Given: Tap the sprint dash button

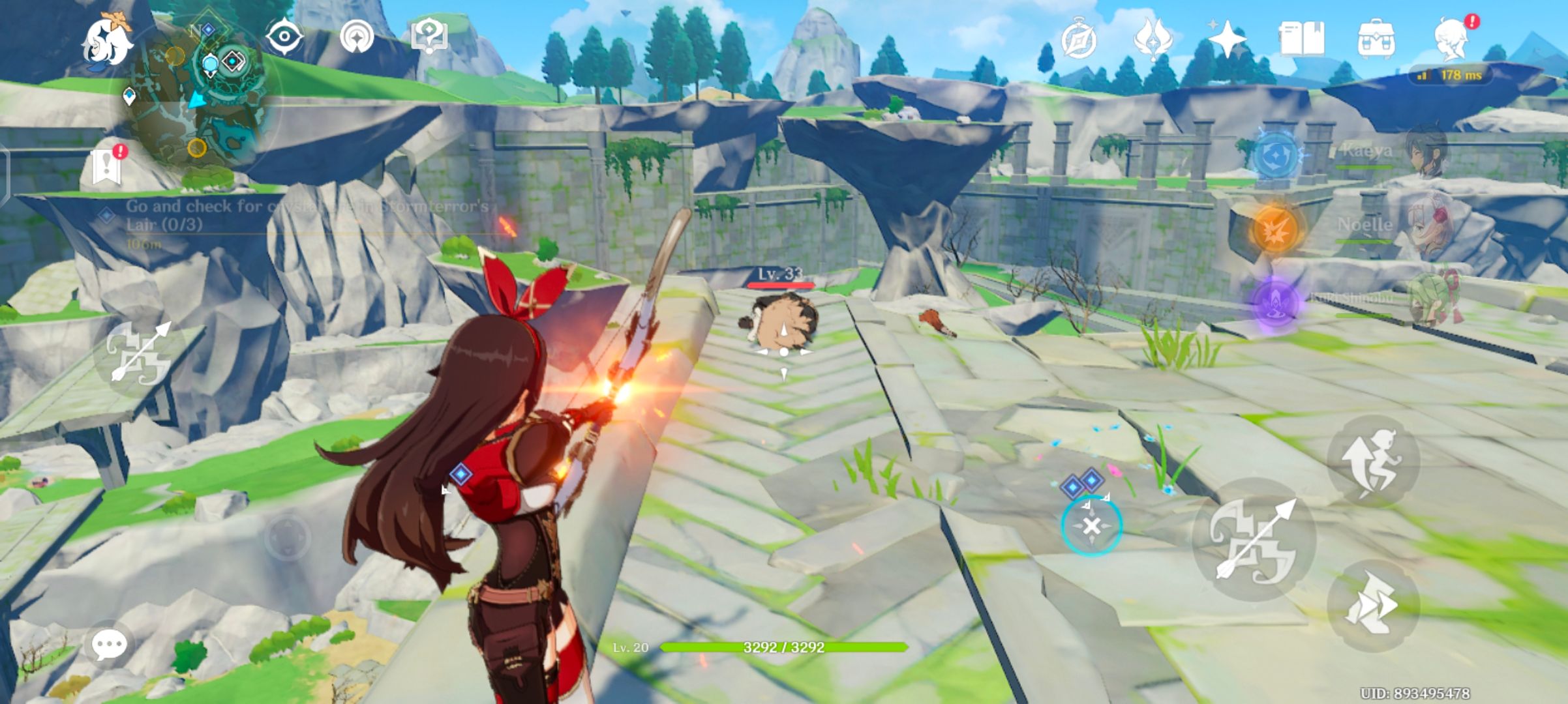Looking at the screenshot, I should coord(1373,605).
